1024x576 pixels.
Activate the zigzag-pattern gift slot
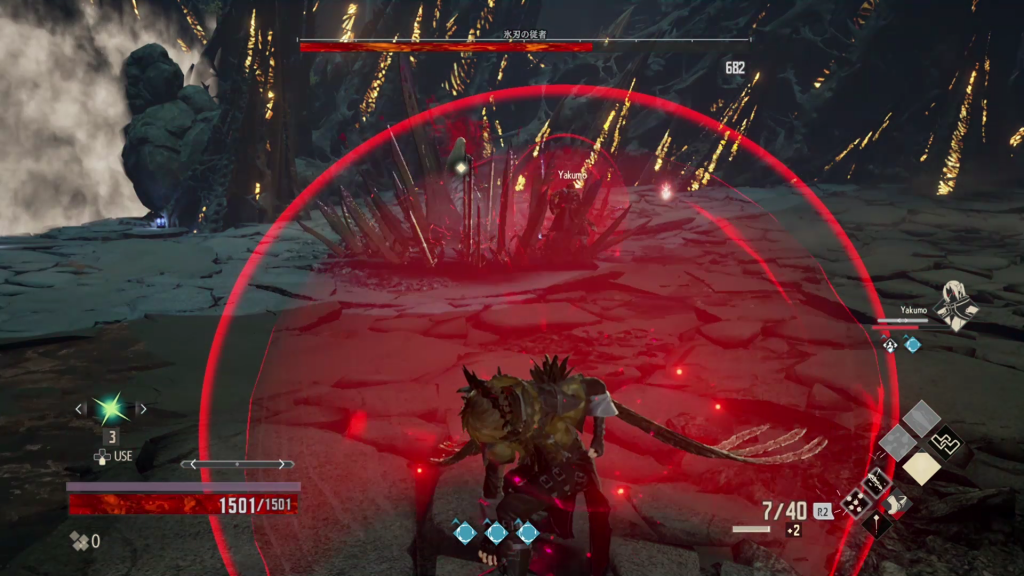click(945, 439)
